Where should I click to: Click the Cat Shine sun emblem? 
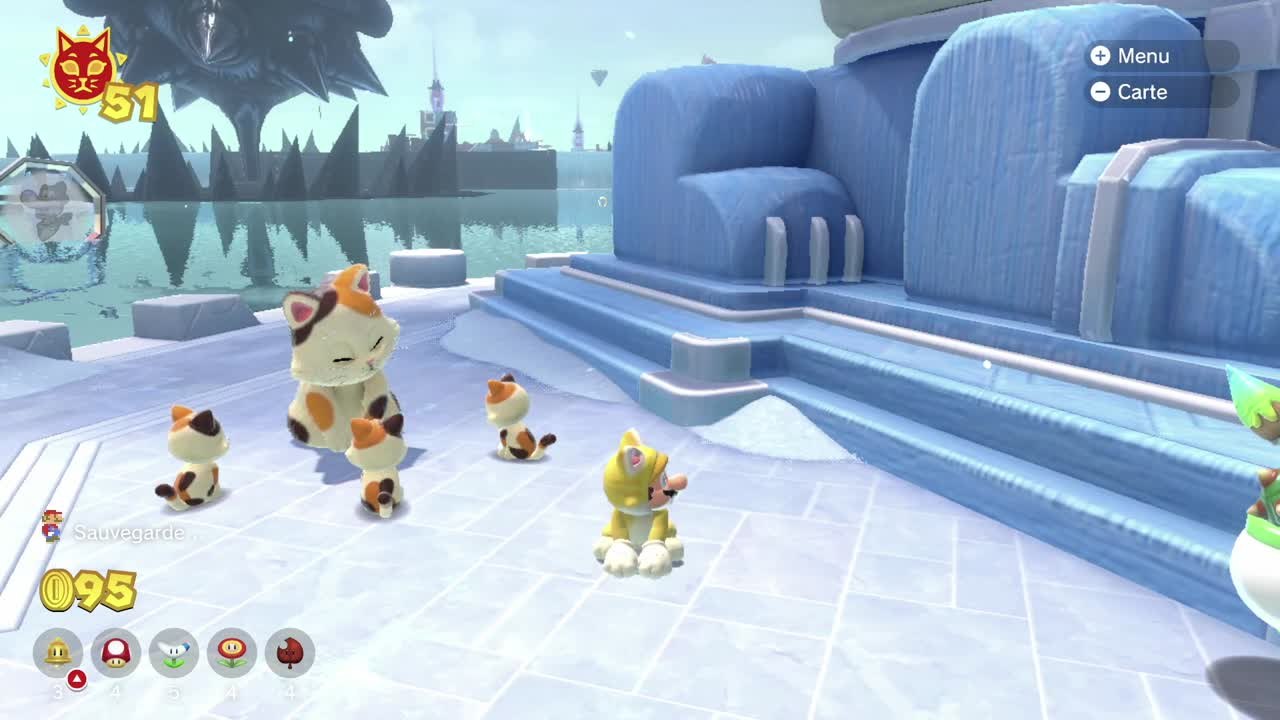tap(81, 68)
